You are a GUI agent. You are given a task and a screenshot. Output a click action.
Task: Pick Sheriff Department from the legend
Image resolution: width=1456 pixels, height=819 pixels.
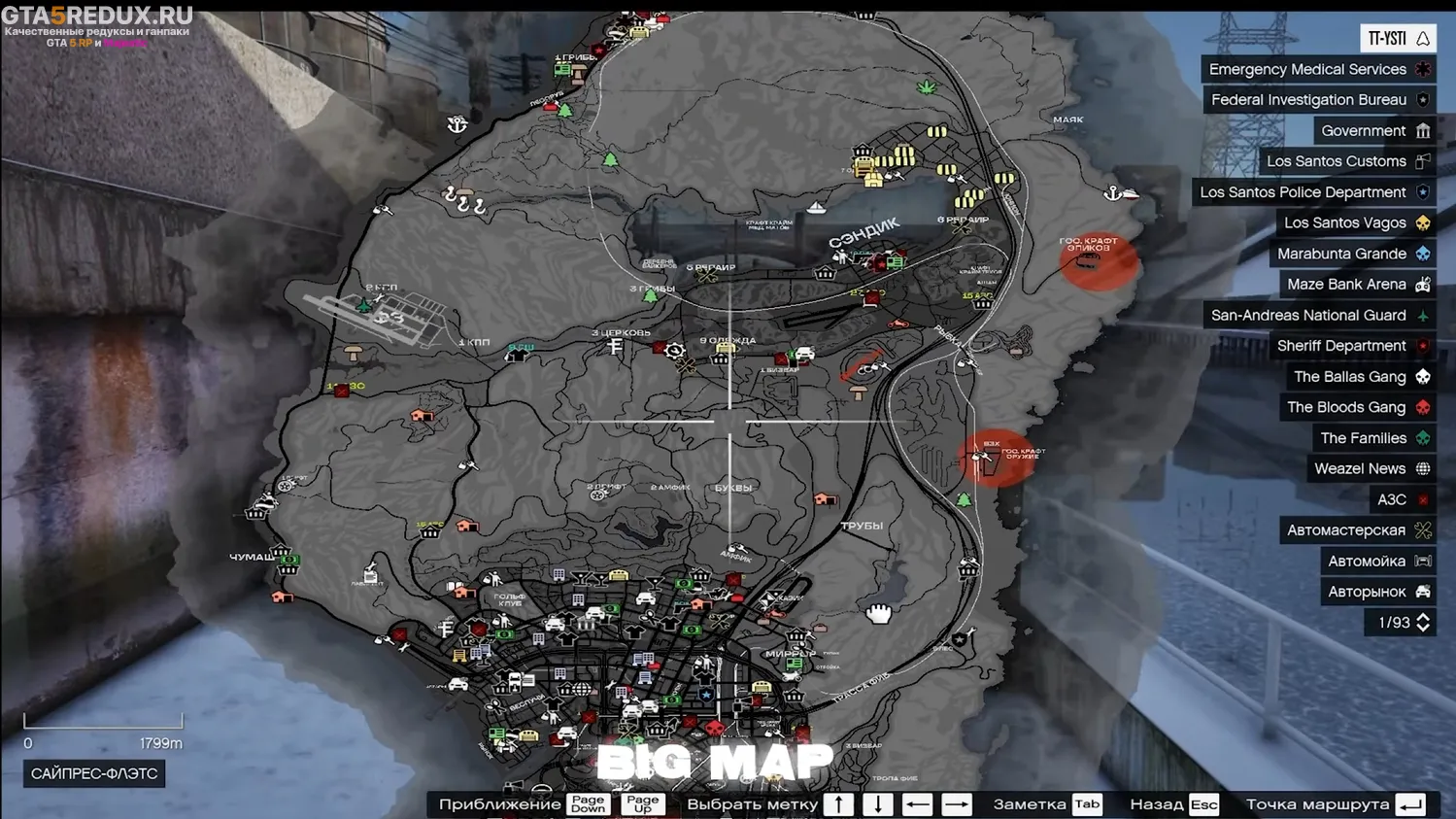[1351, 346]
